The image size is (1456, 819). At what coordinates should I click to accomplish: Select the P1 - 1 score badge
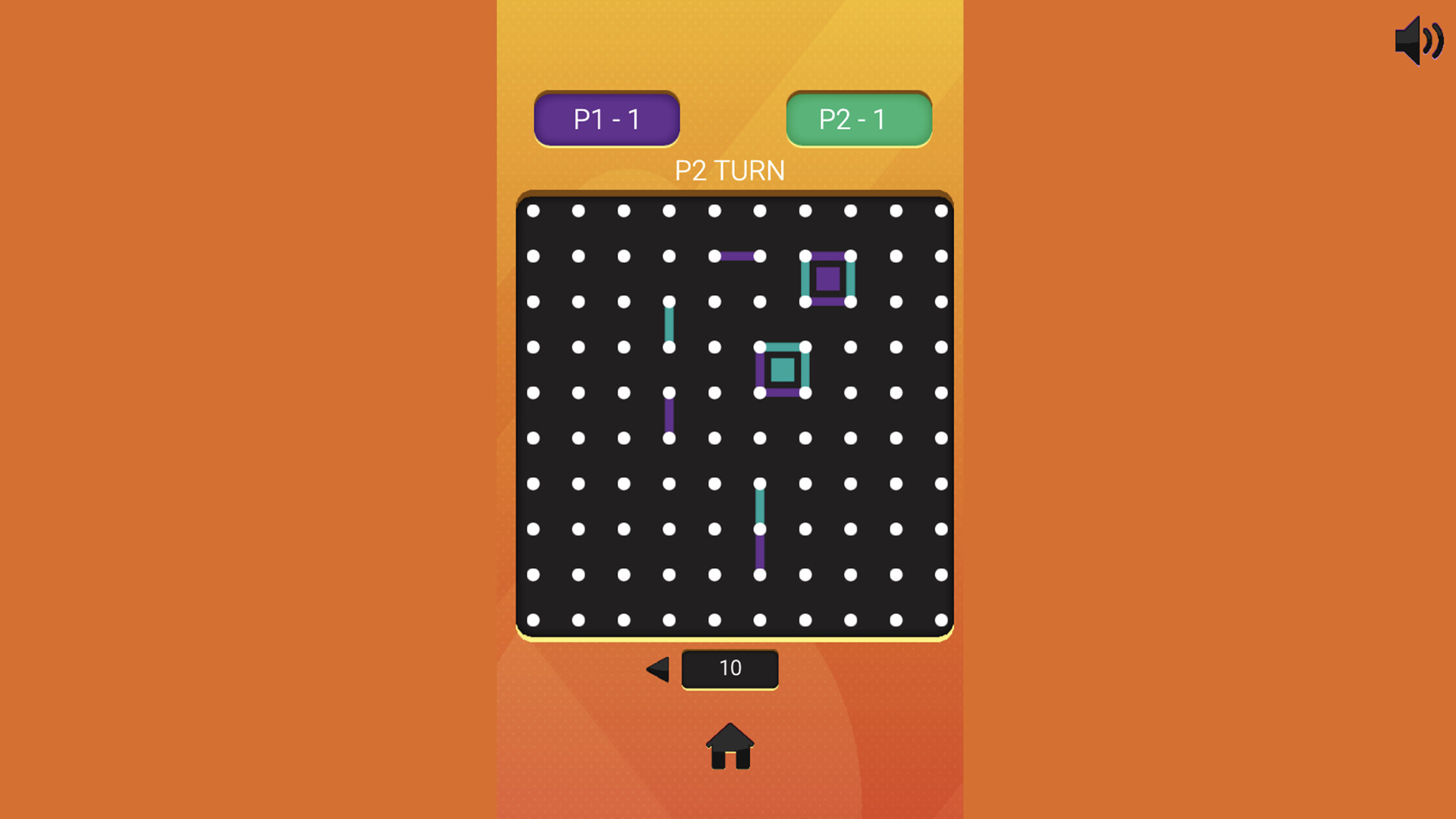coord(607,118)
